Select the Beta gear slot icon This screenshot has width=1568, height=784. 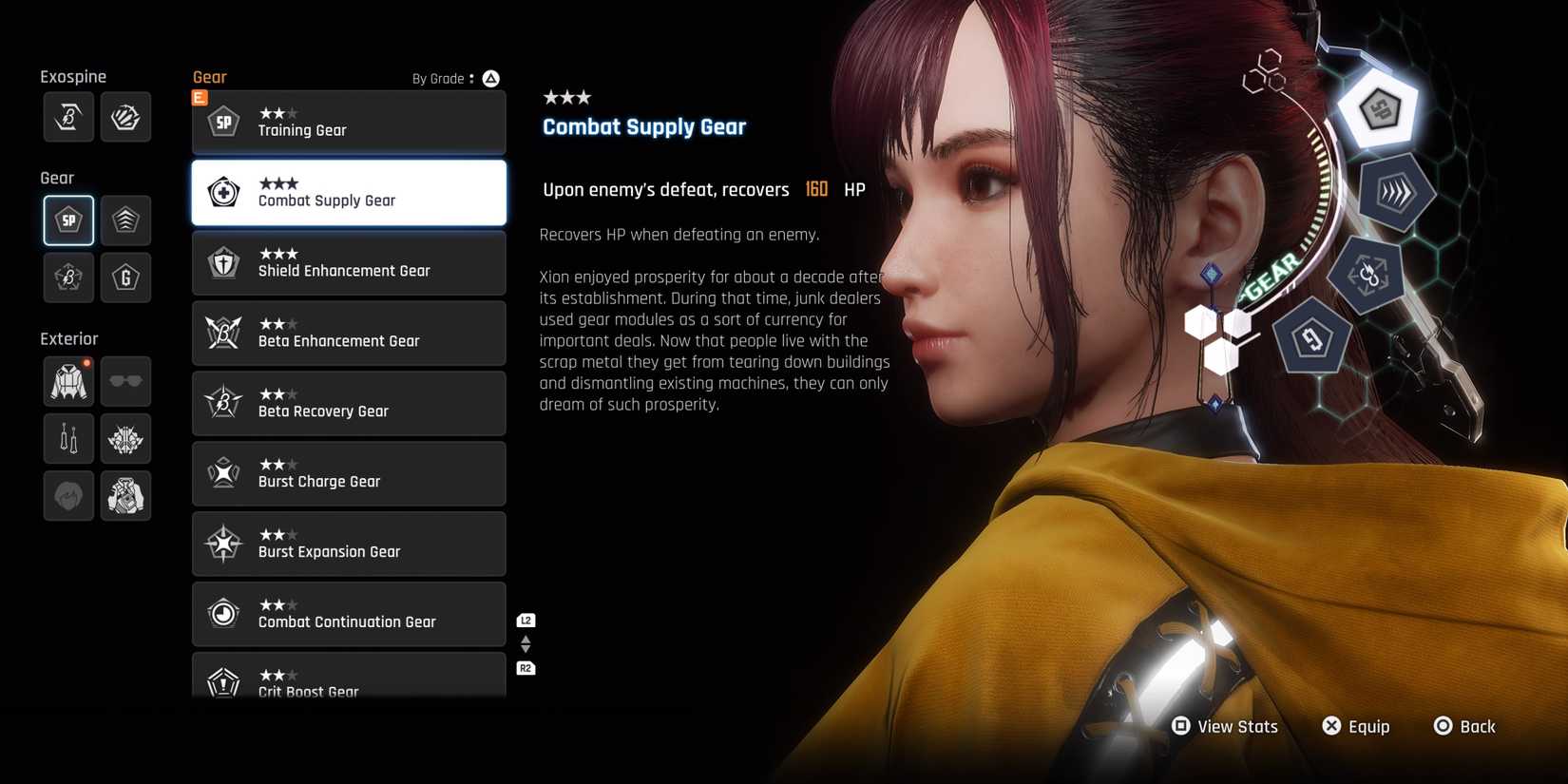(x=67, y=277)
